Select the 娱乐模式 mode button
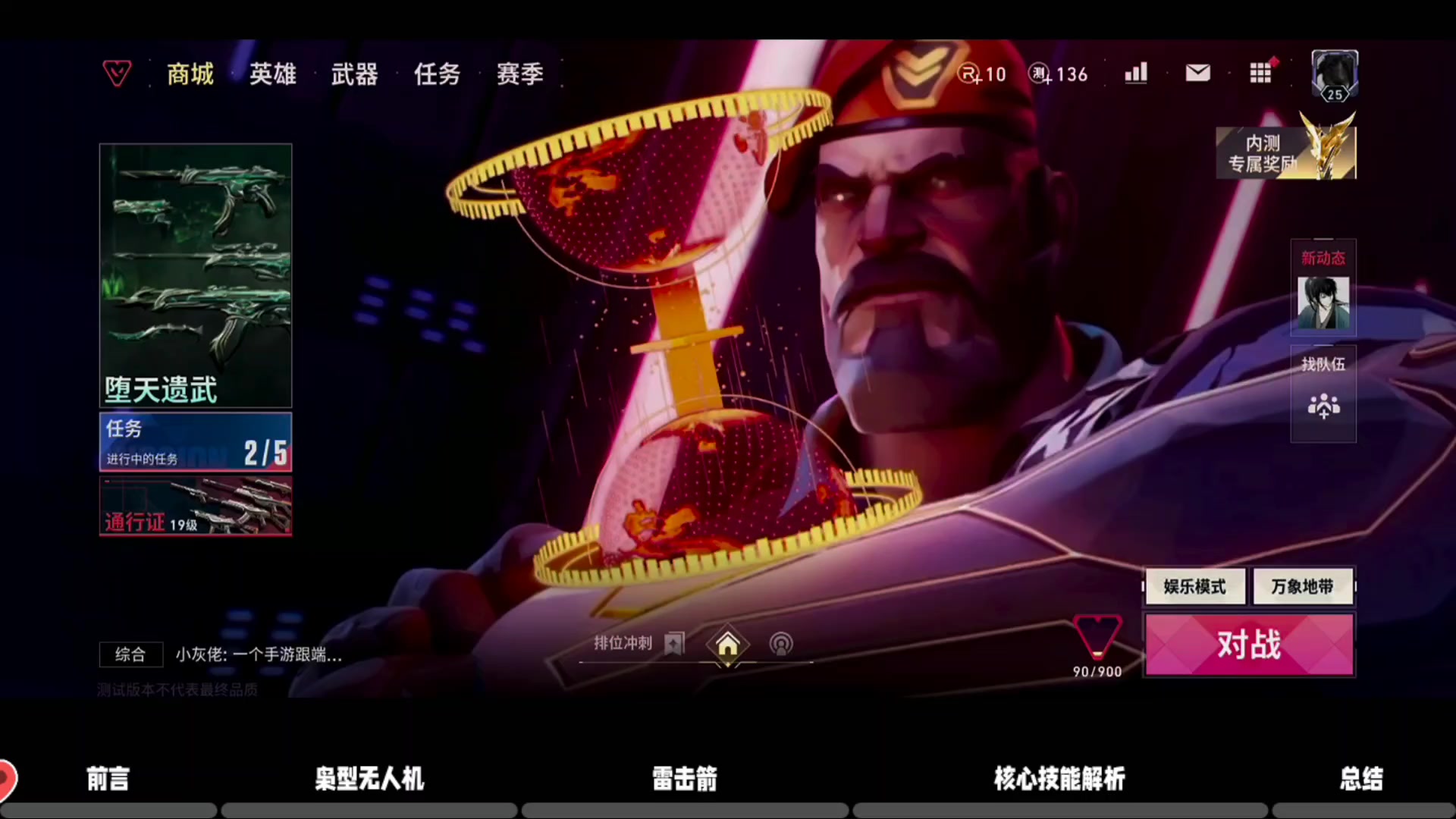This screenshot has height=819, width=1456. click(x=1194, y=586)
